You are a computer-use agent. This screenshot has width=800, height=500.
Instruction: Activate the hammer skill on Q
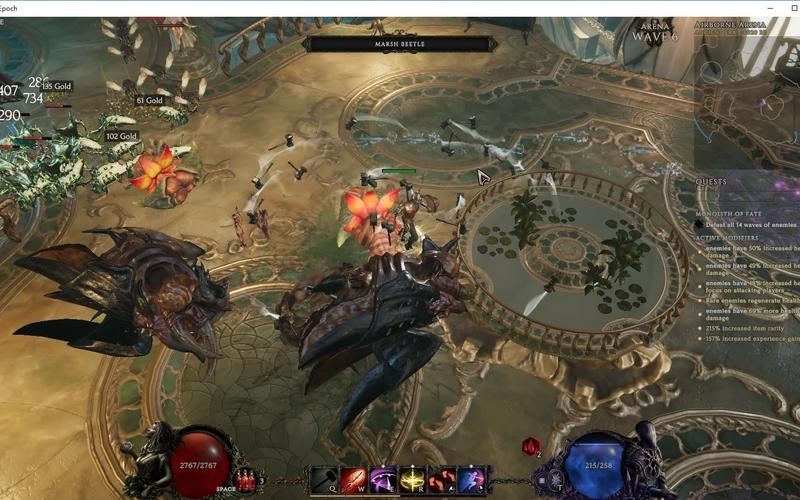[327, 479]
